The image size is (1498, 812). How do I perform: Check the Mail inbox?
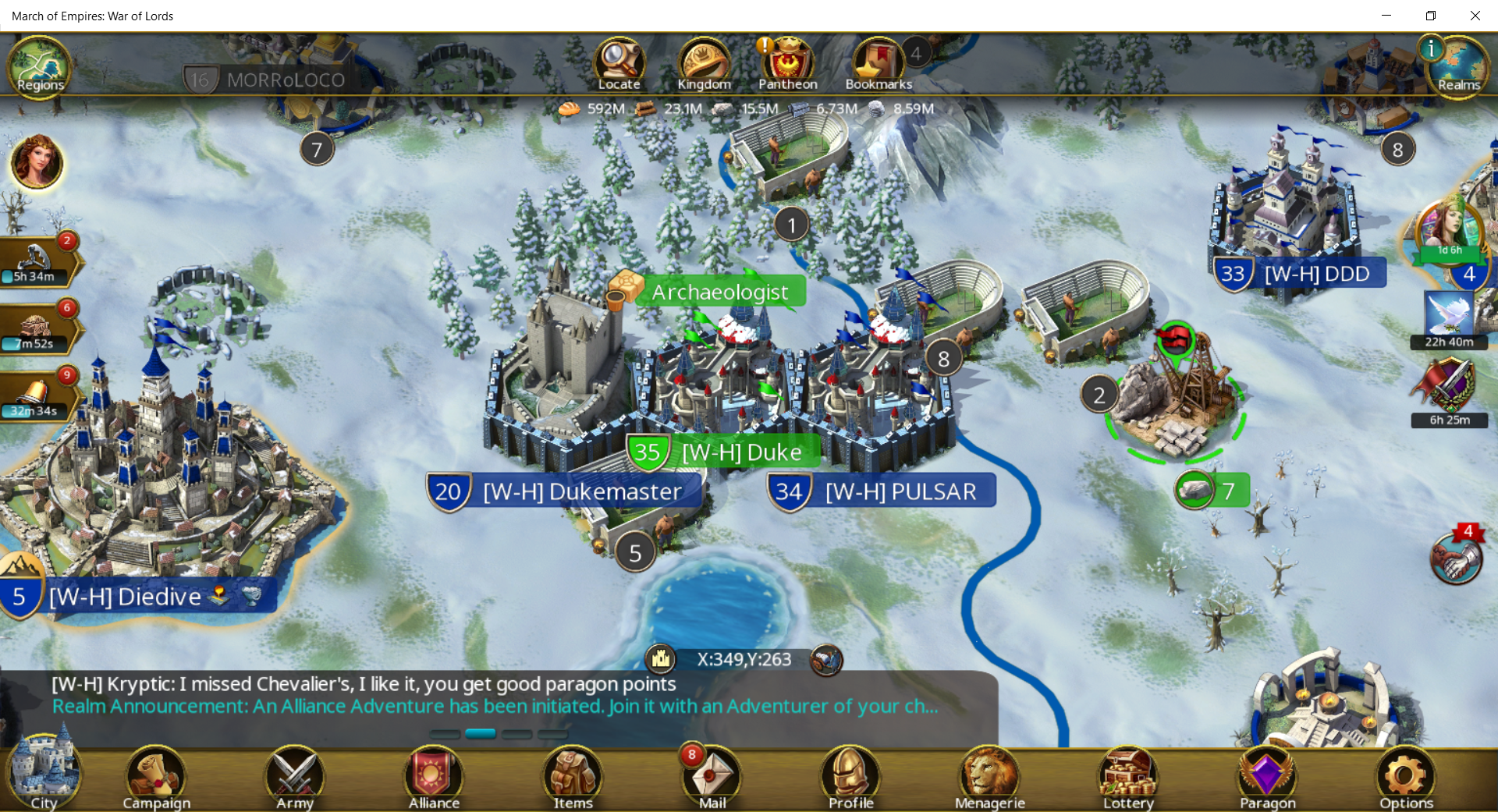(712, 777)
